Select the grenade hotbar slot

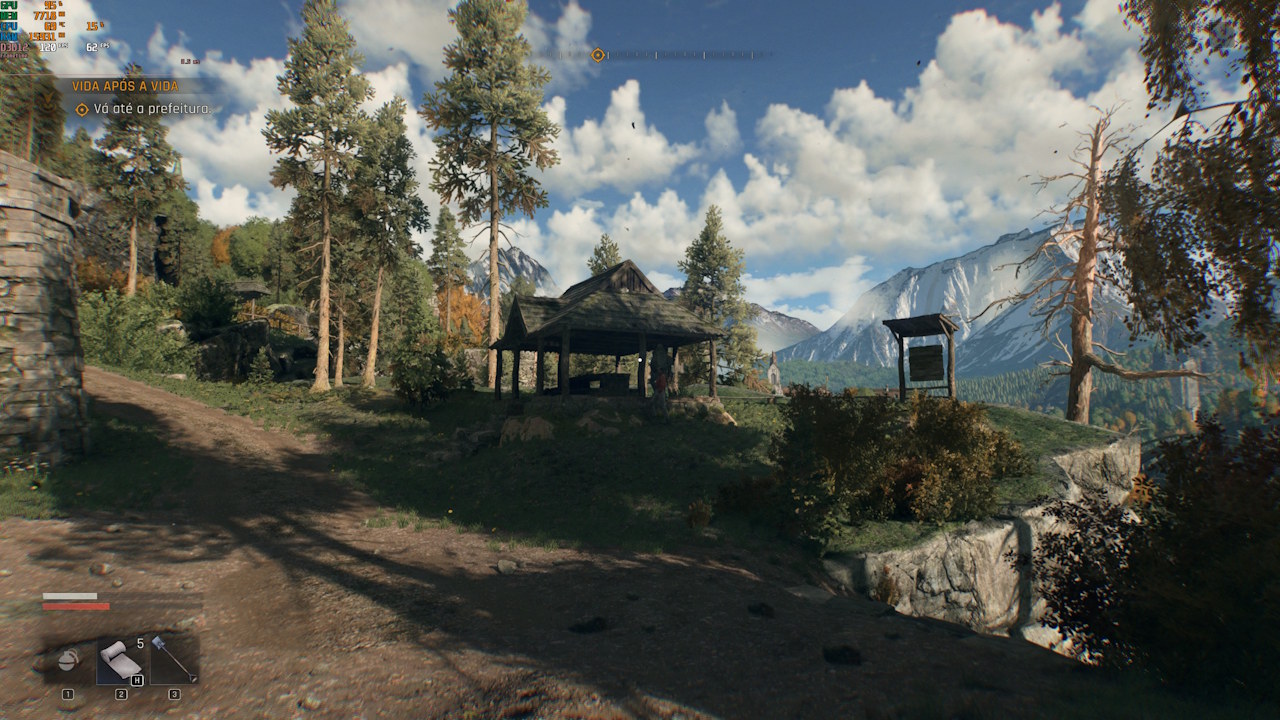coord(68,660)
